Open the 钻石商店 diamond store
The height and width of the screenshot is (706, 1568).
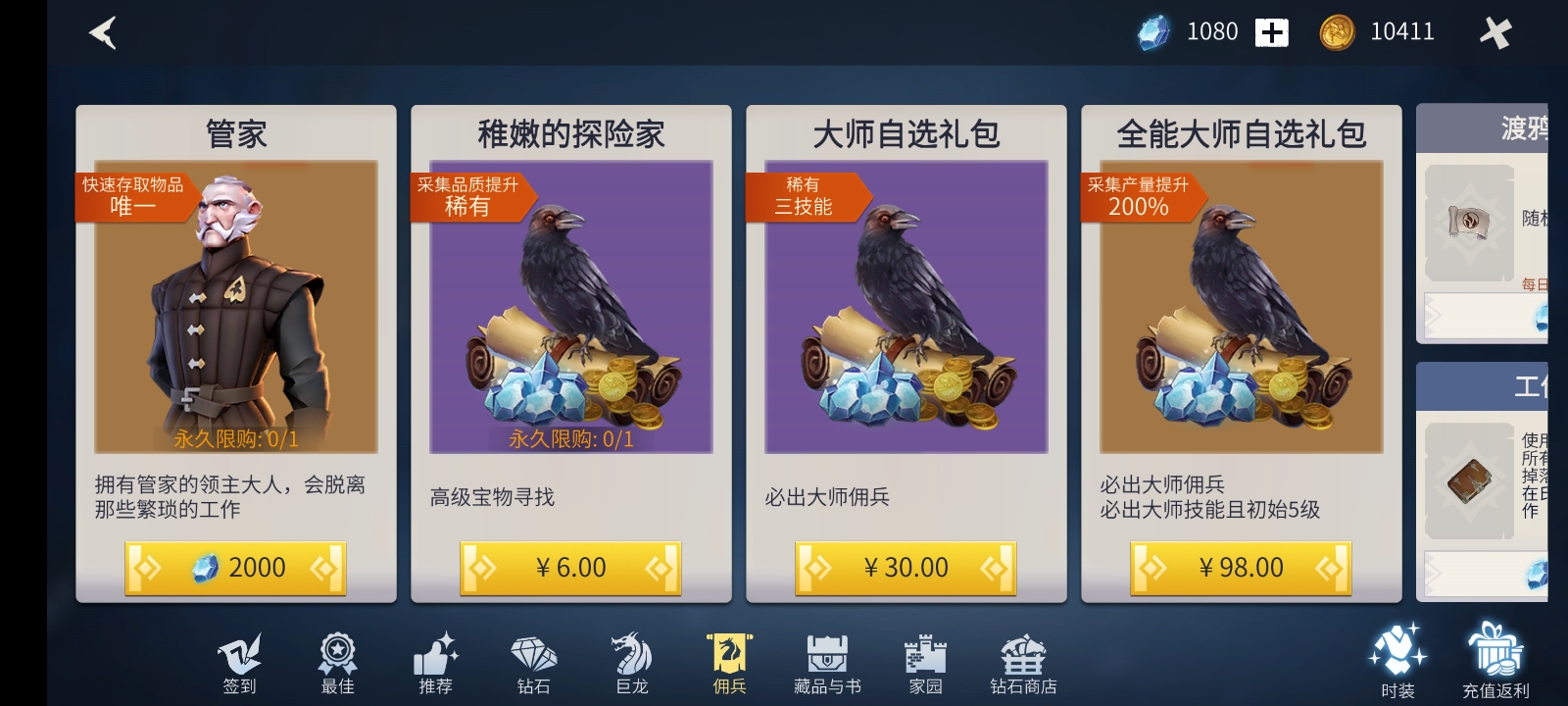[1022, 662]
